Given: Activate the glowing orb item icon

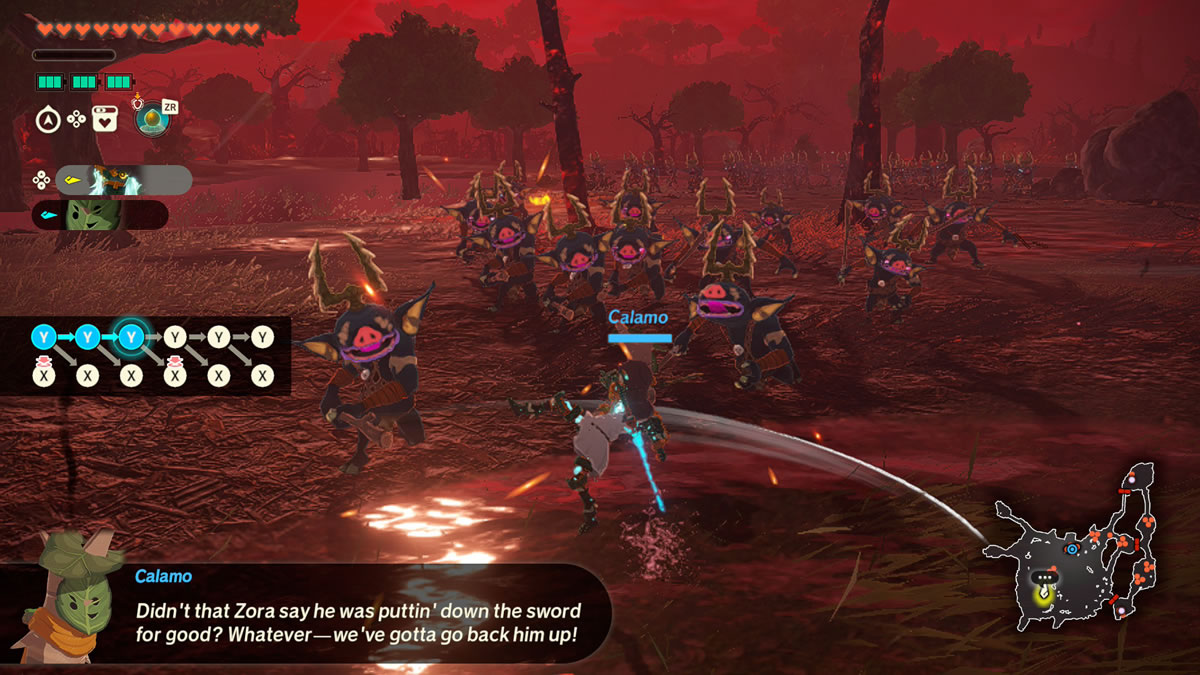Looking at the screenshot, I should click(x=148, y=119).
